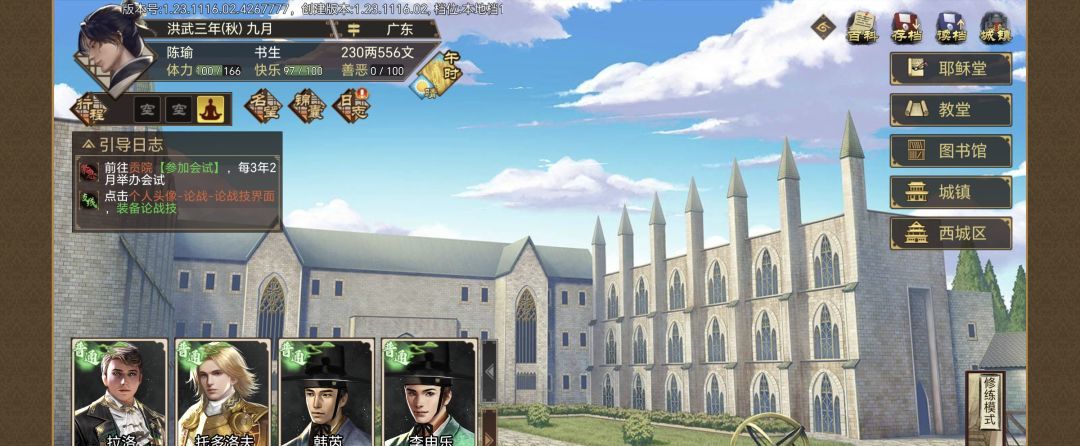Click the 城镇 town icon in top bar

point(995,27)
